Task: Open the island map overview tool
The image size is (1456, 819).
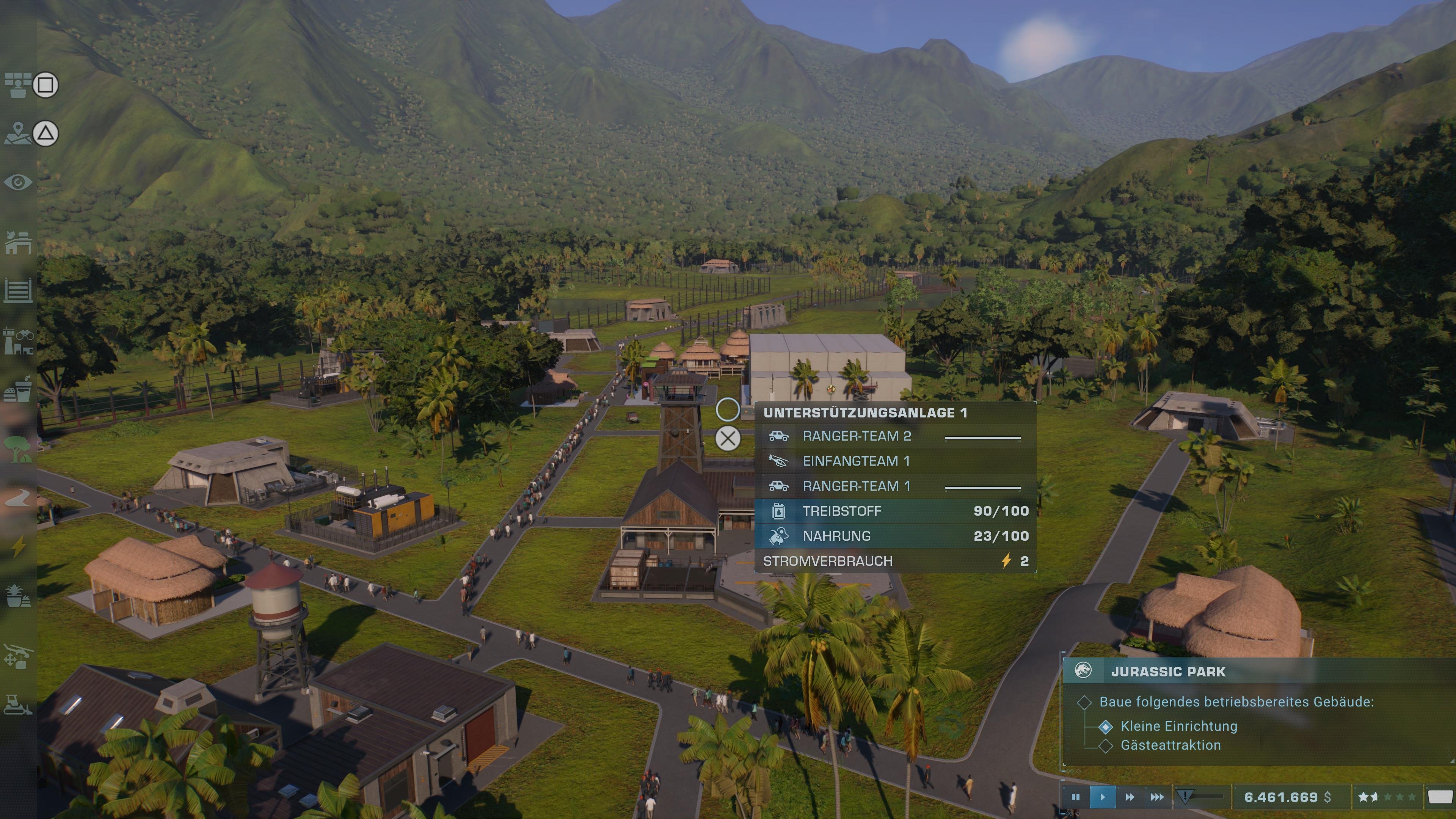Action: tap(19, 134)
